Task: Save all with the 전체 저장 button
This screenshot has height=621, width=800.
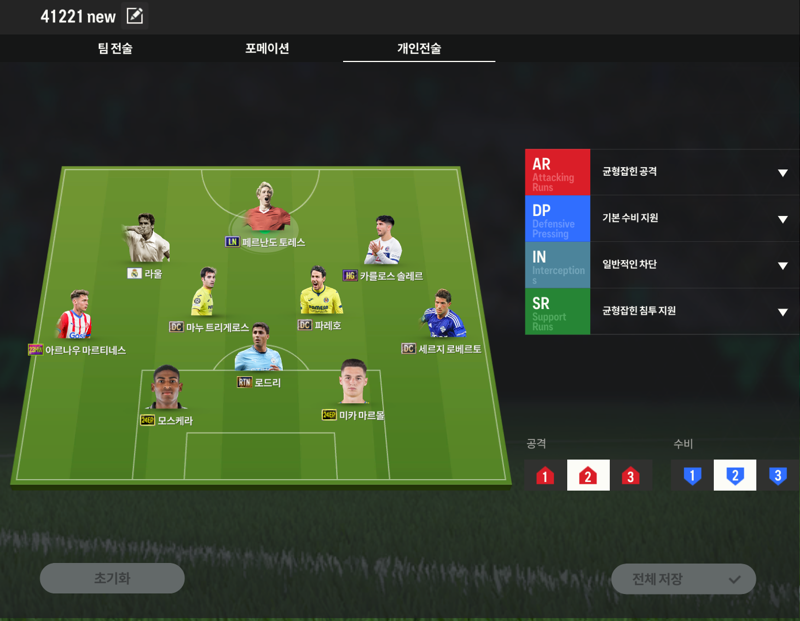Action: point(683,579)
